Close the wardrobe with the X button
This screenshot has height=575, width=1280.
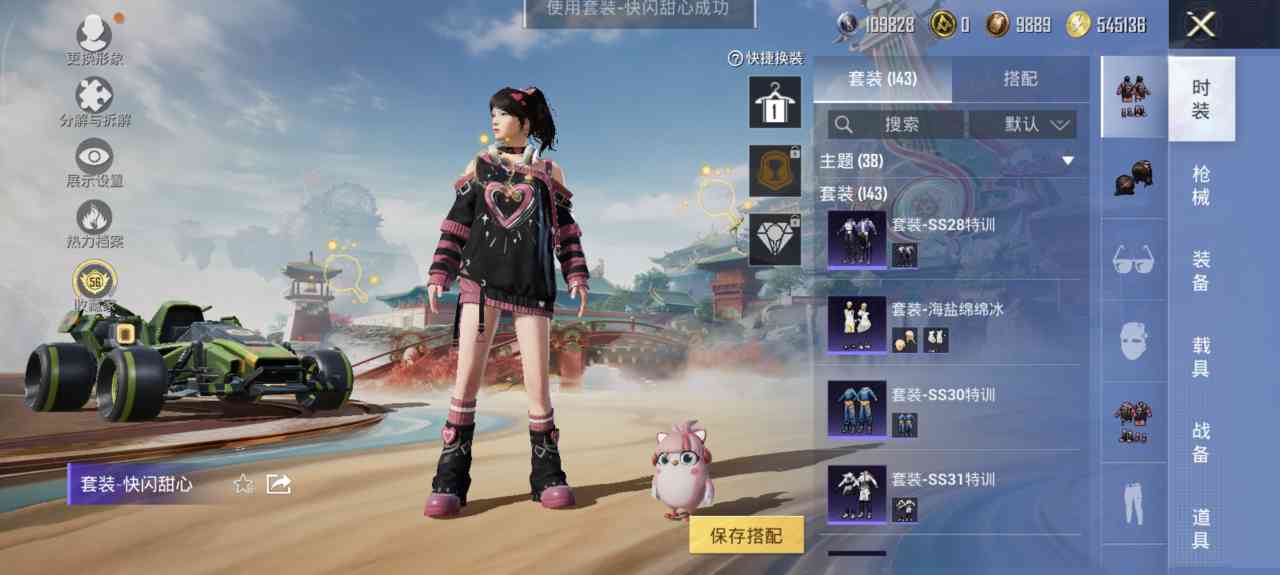click(1200, 25)
